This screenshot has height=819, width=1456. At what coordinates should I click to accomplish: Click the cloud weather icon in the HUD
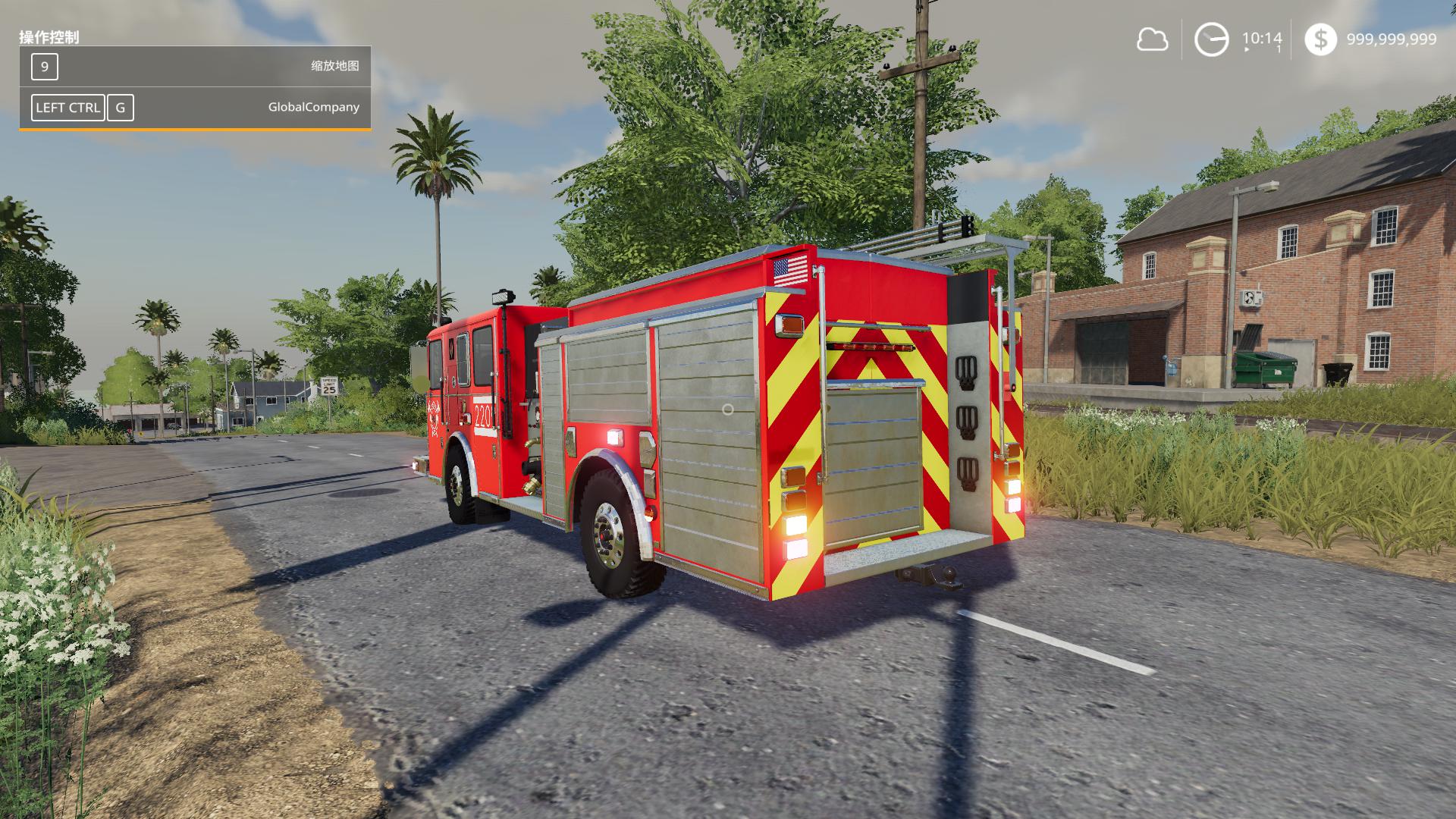pos(1153,38)
